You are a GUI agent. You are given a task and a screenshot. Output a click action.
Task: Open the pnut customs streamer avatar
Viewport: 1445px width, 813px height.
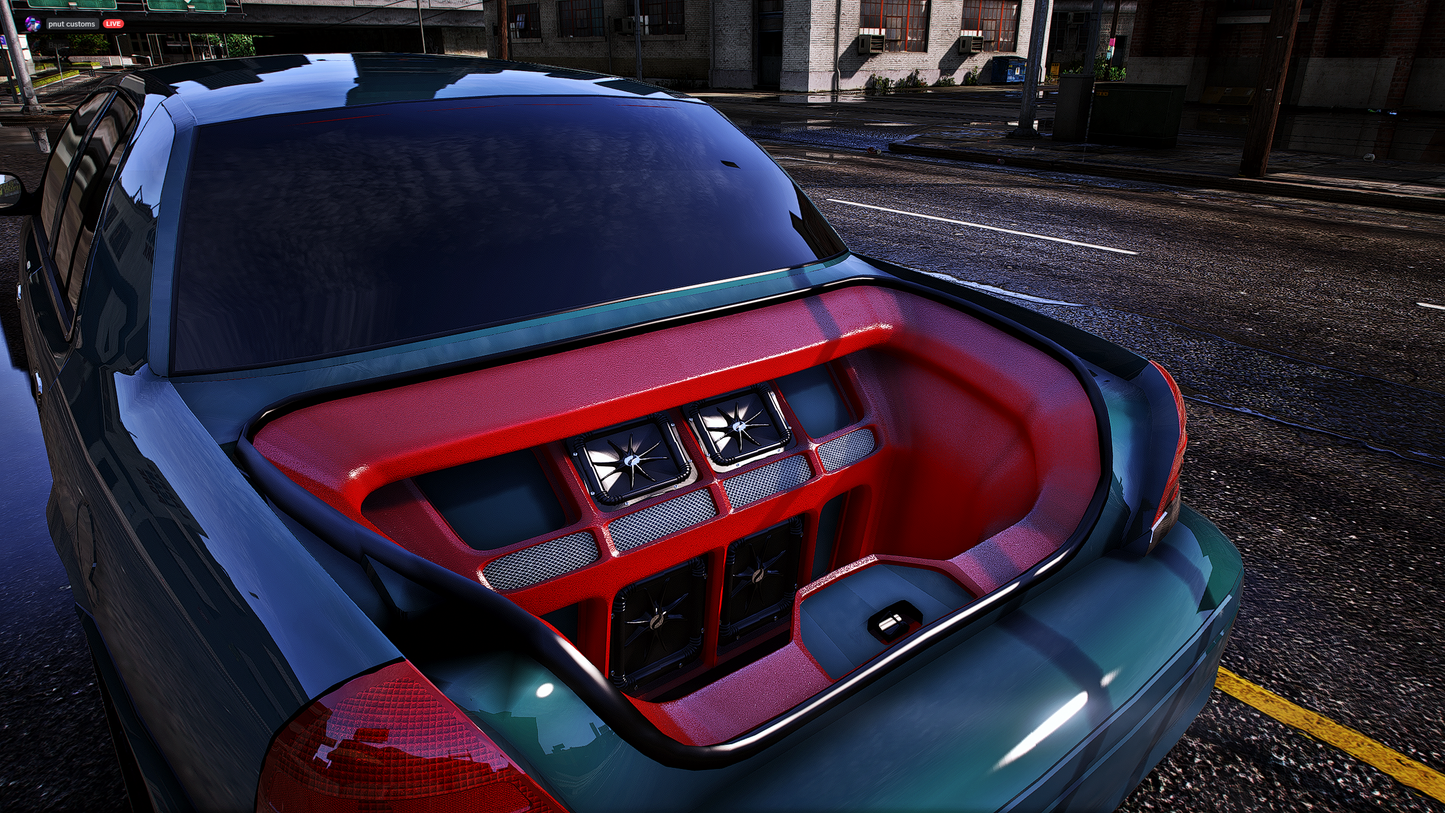(x=32, y=24)
